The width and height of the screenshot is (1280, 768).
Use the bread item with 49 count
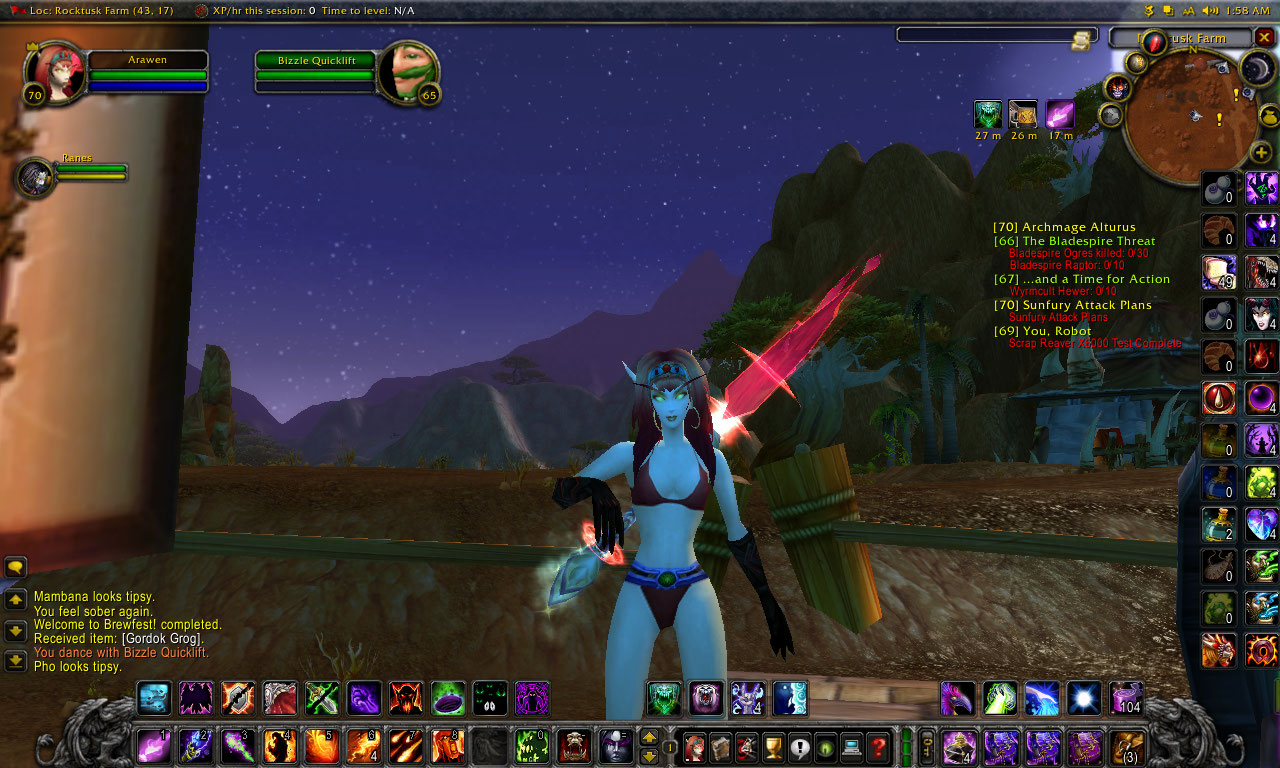pyautogui.click(x=1219, y=271)
